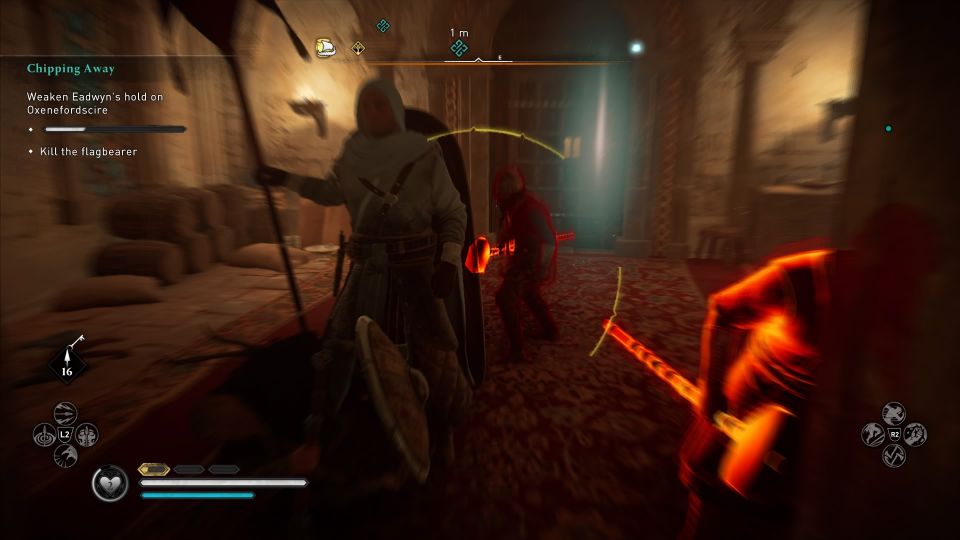Image resolution: width=960 pixels, height=540 pixels.
Task: Select the longship marker on the compass
Action: [x=325, y=47]
